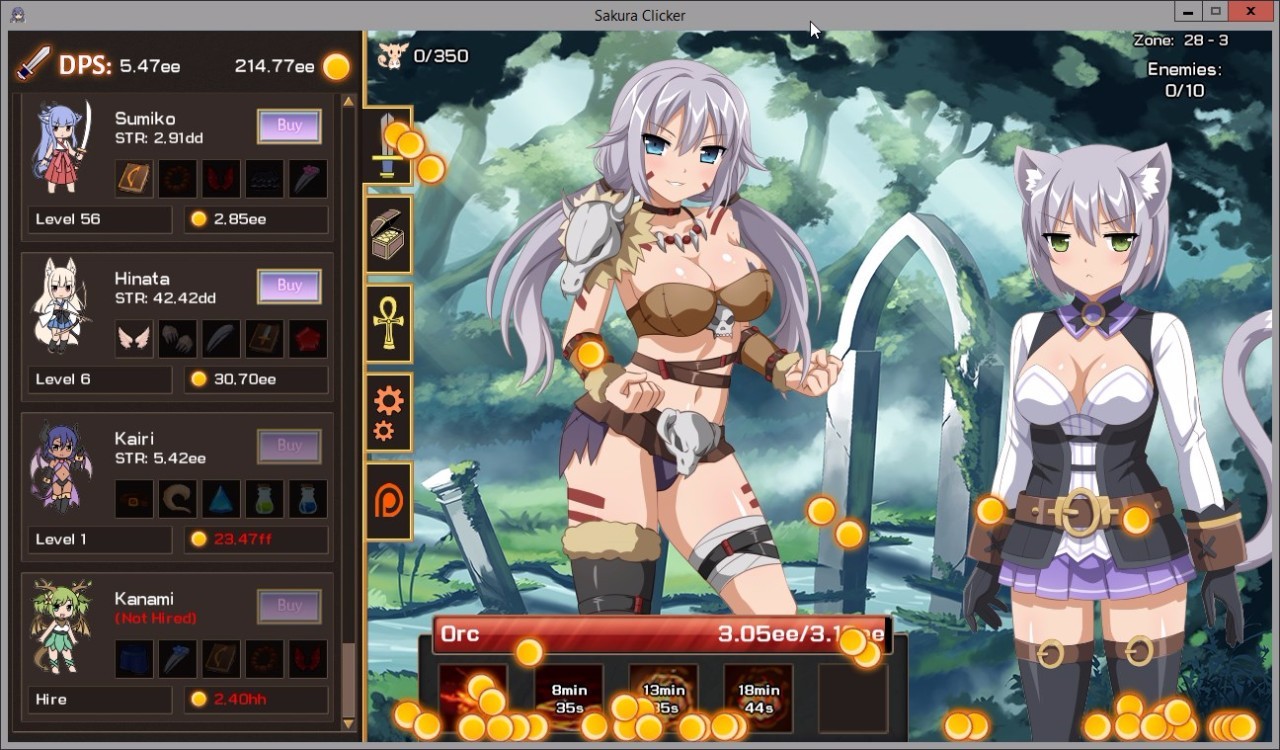This screenshot has height=750, width=1280.
Task: Click the hero list's down scroll arrow
Action: 348,723
